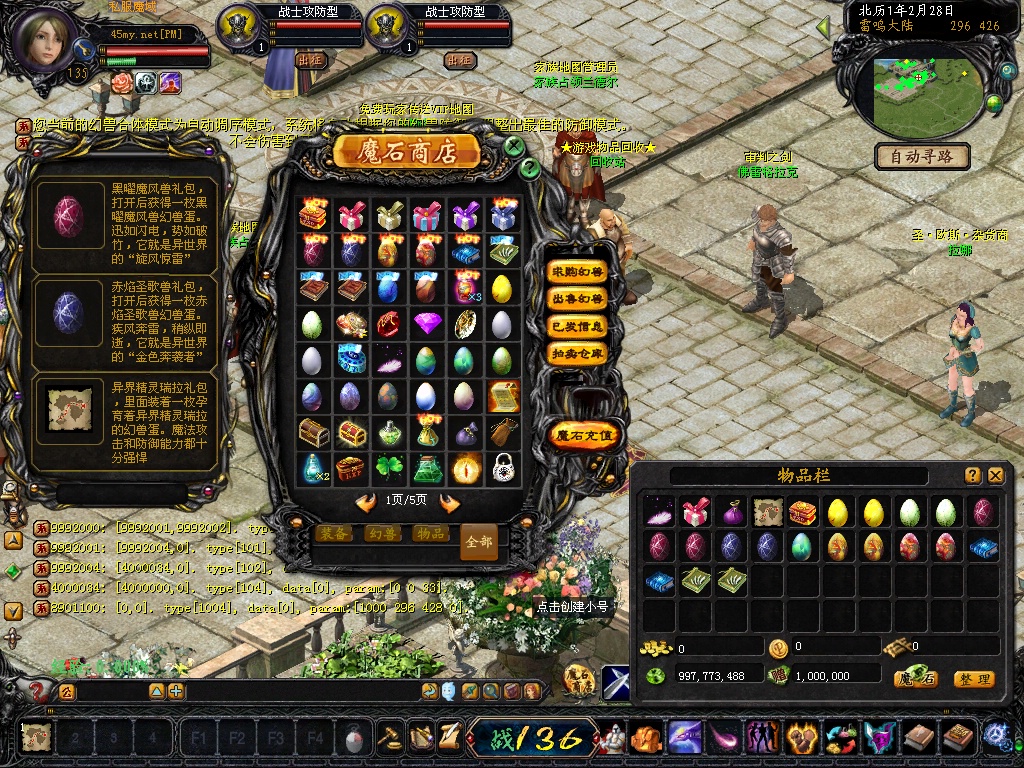
Task: Select the 全部 all-items tab
Action: point(479,541)
